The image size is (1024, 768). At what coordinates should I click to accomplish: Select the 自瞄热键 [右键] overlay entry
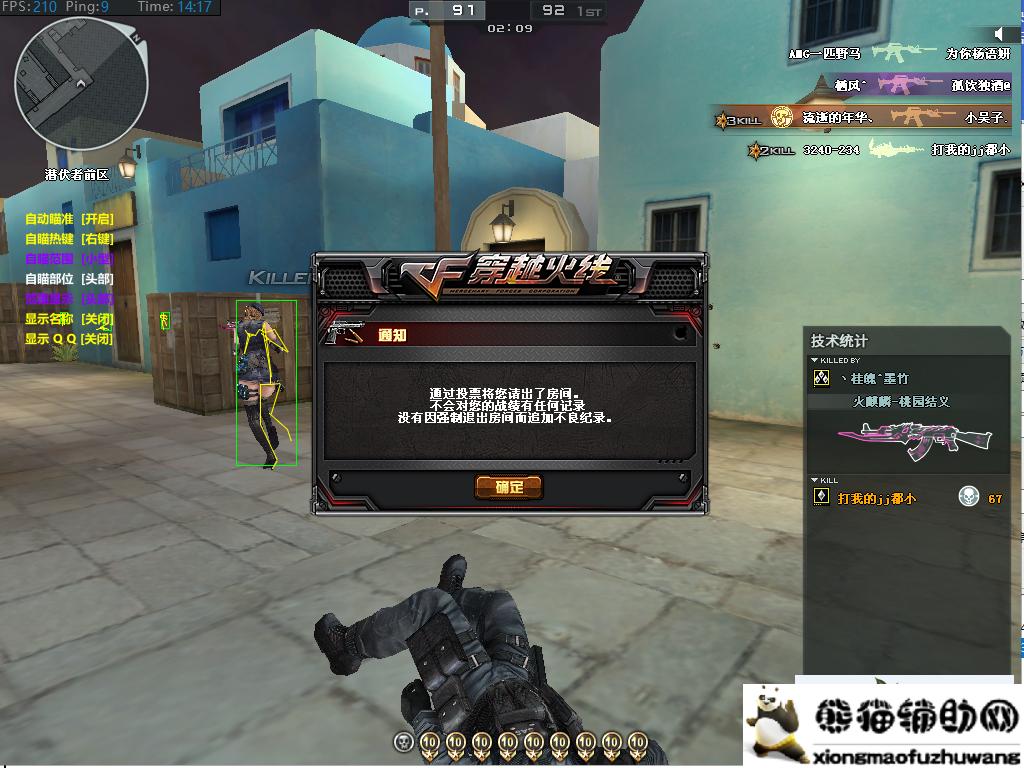(69, 239)
